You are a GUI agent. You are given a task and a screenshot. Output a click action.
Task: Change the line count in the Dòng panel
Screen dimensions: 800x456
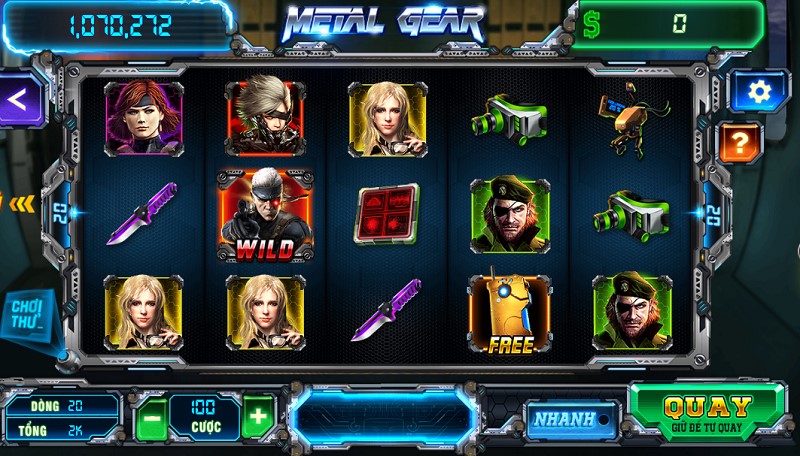click(62, 406)
